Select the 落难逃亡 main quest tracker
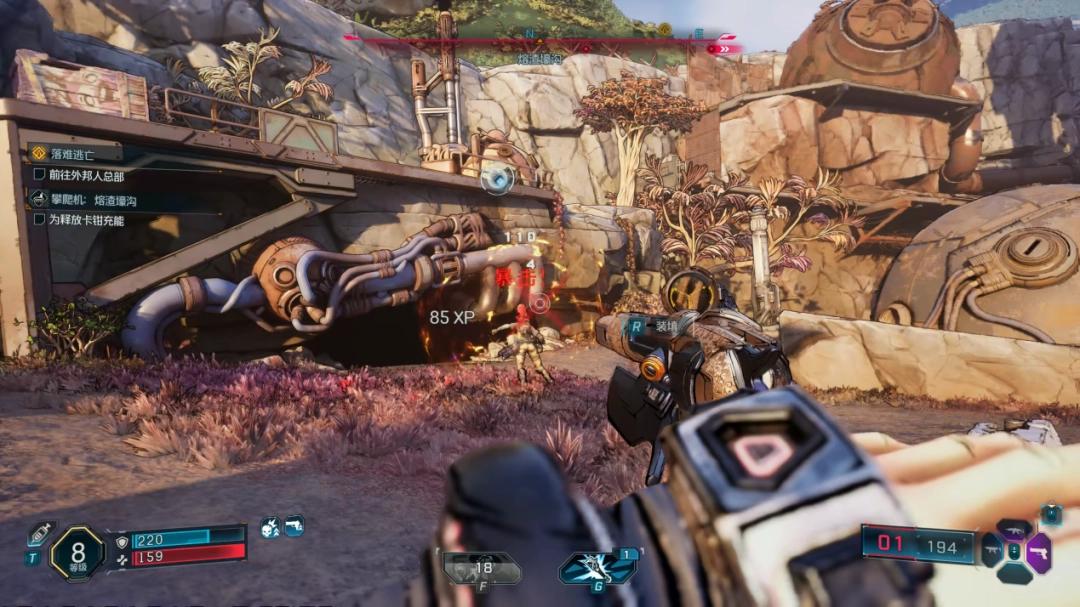This screenshot has width=1080, height=607. point(75,153)
